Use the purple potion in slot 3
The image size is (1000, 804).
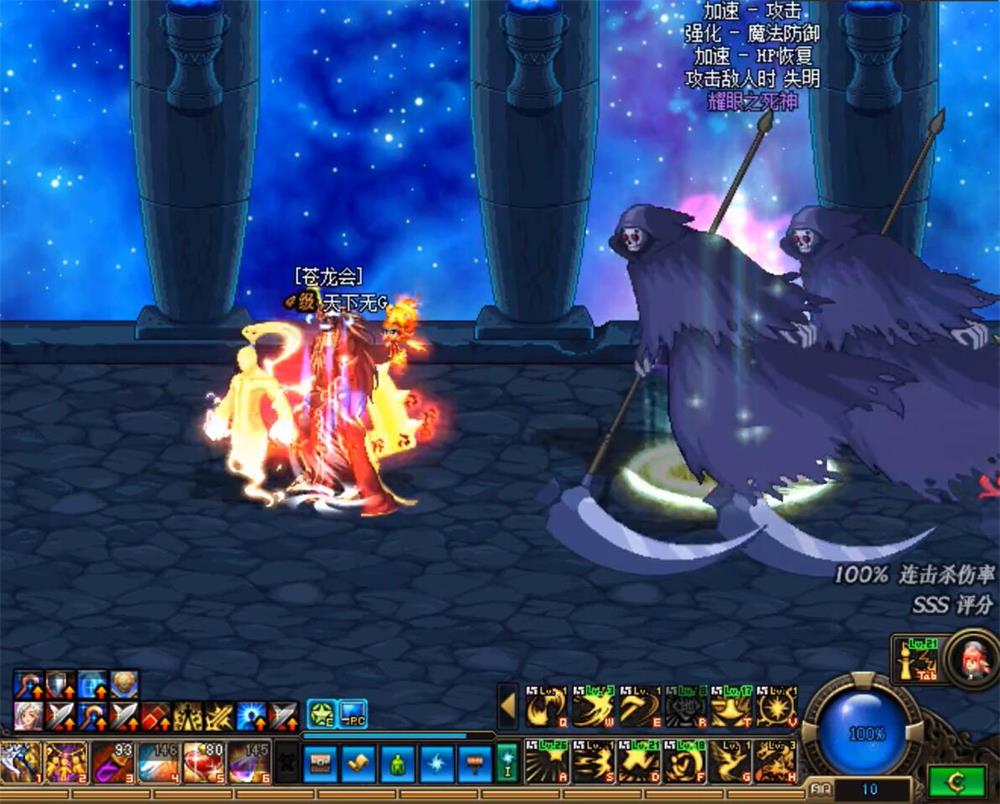tap(111, 762)
